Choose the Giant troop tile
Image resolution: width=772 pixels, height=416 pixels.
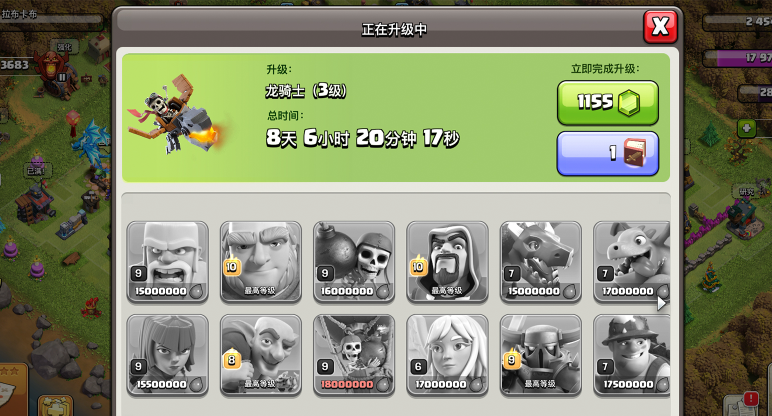coord(261,261)
